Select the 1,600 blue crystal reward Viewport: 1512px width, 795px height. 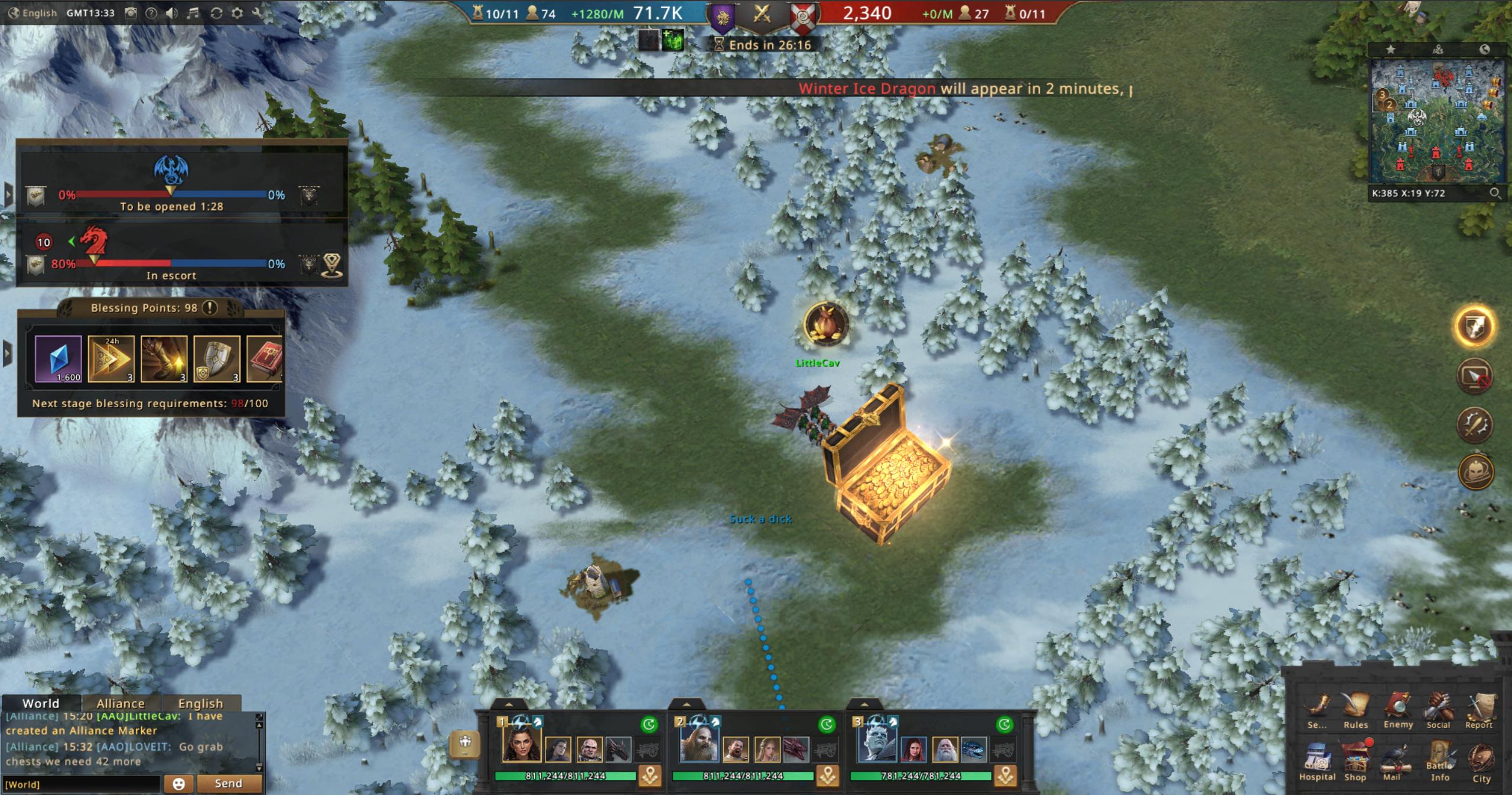click(58, 359)
